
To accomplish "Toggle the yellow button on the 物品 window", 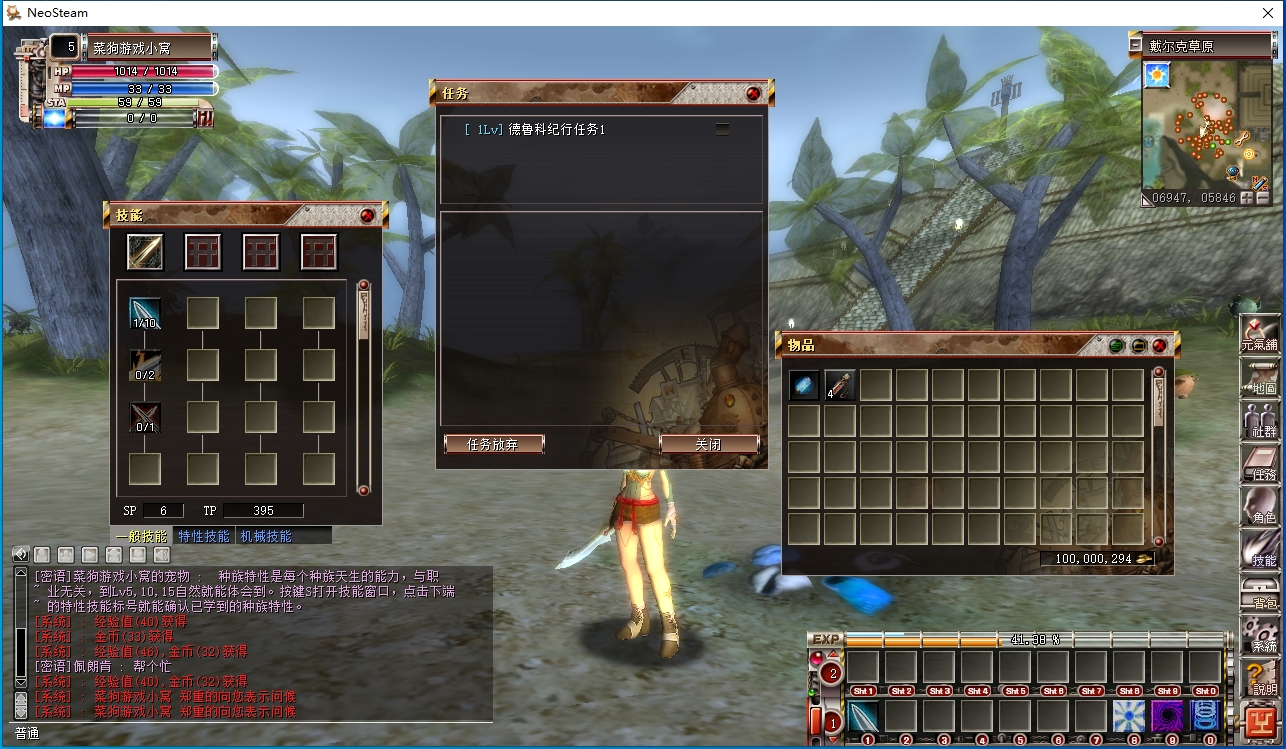I will click(1139, 345).
